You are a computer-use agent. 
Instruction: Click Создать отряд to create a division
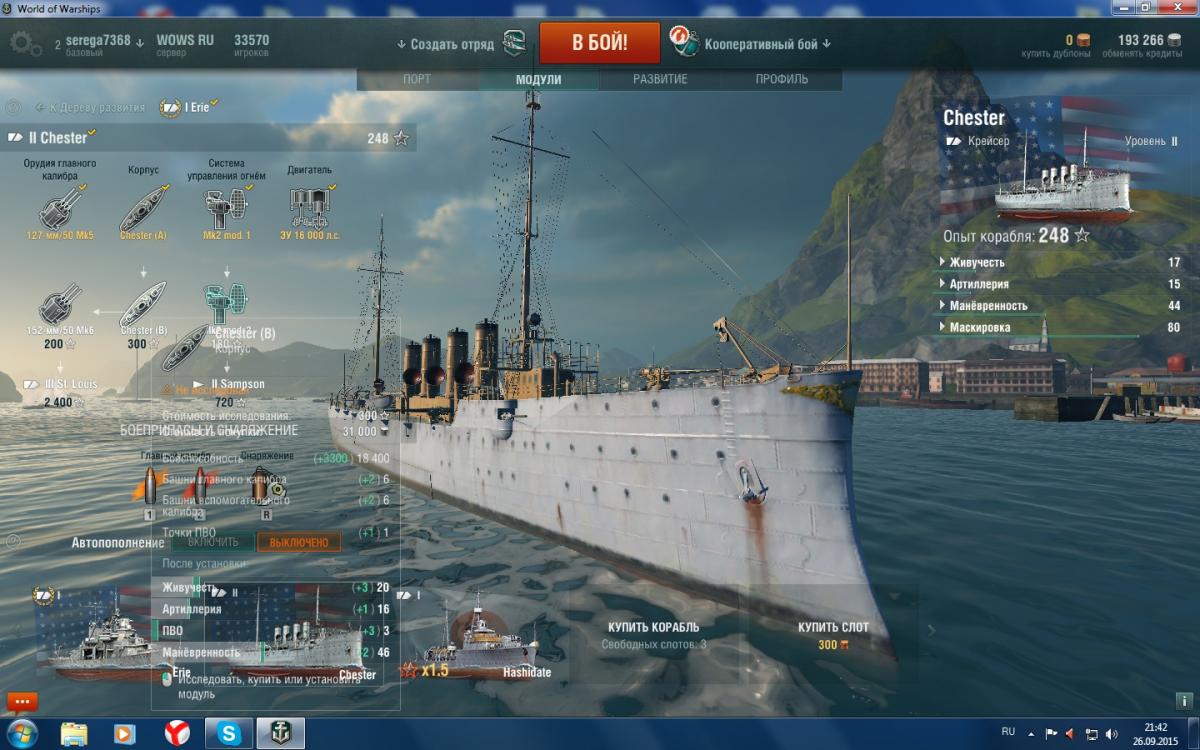445,44
